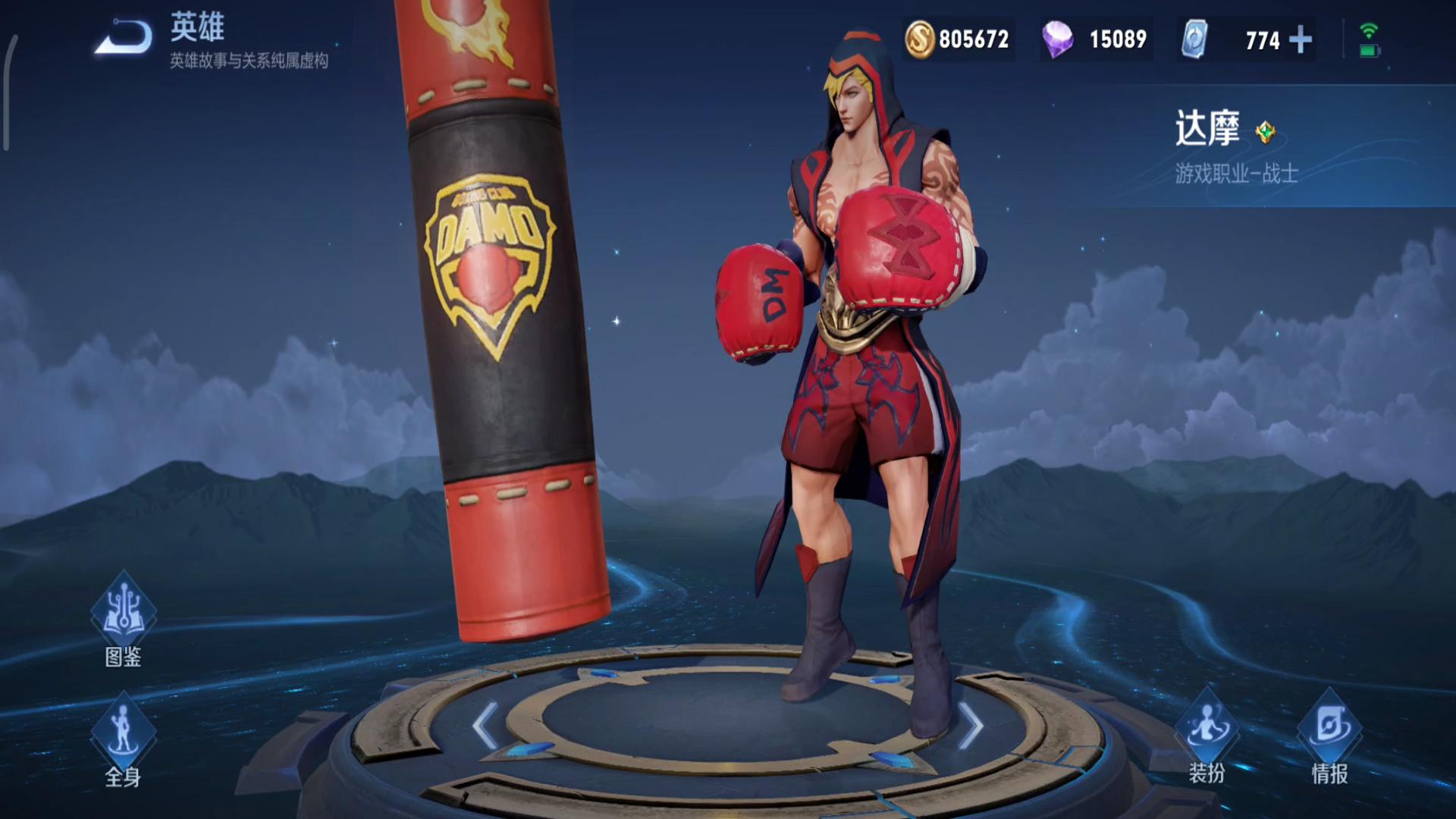Show the next hero with right arrow
The image size is (1456, 819).
click(971, 725)
